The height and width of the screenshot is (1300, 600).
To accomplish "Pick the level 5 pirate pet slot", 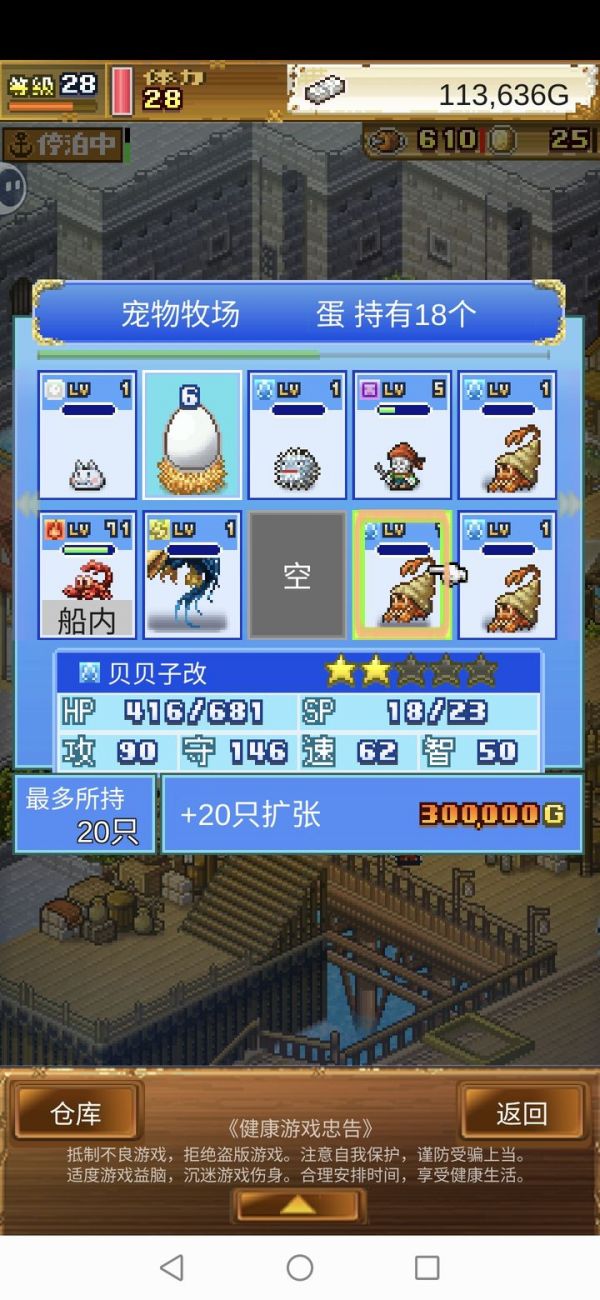I will [402, 435].
